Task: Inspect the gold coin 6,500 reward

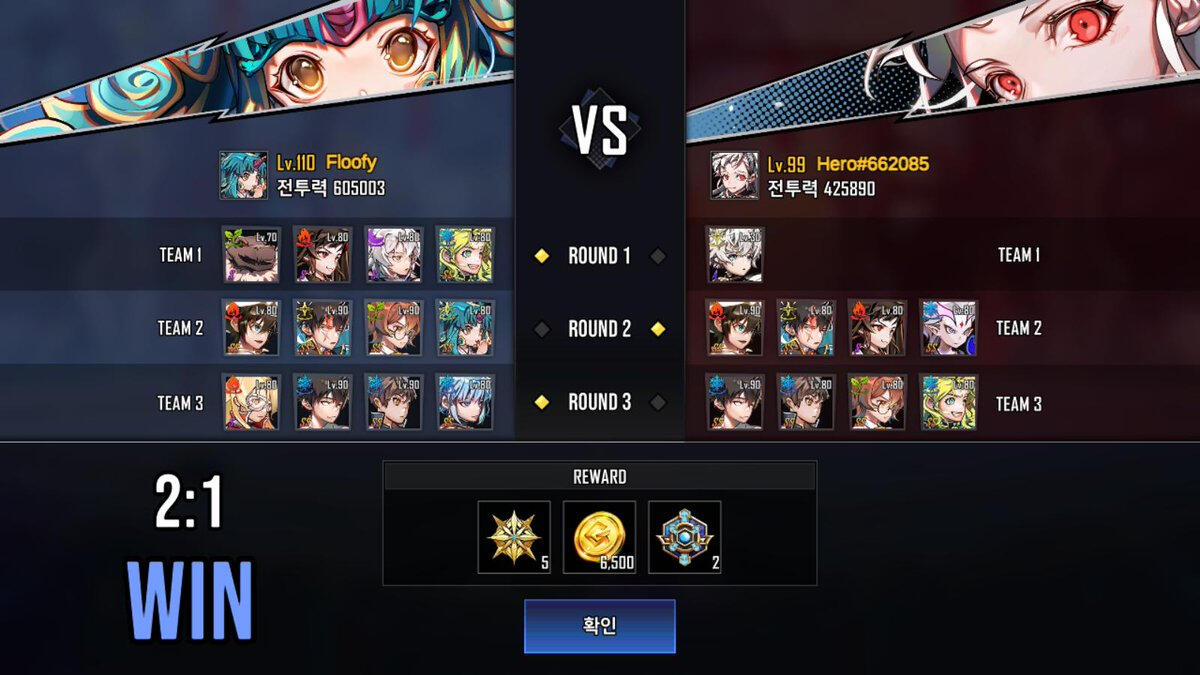Action: [599, 537]
